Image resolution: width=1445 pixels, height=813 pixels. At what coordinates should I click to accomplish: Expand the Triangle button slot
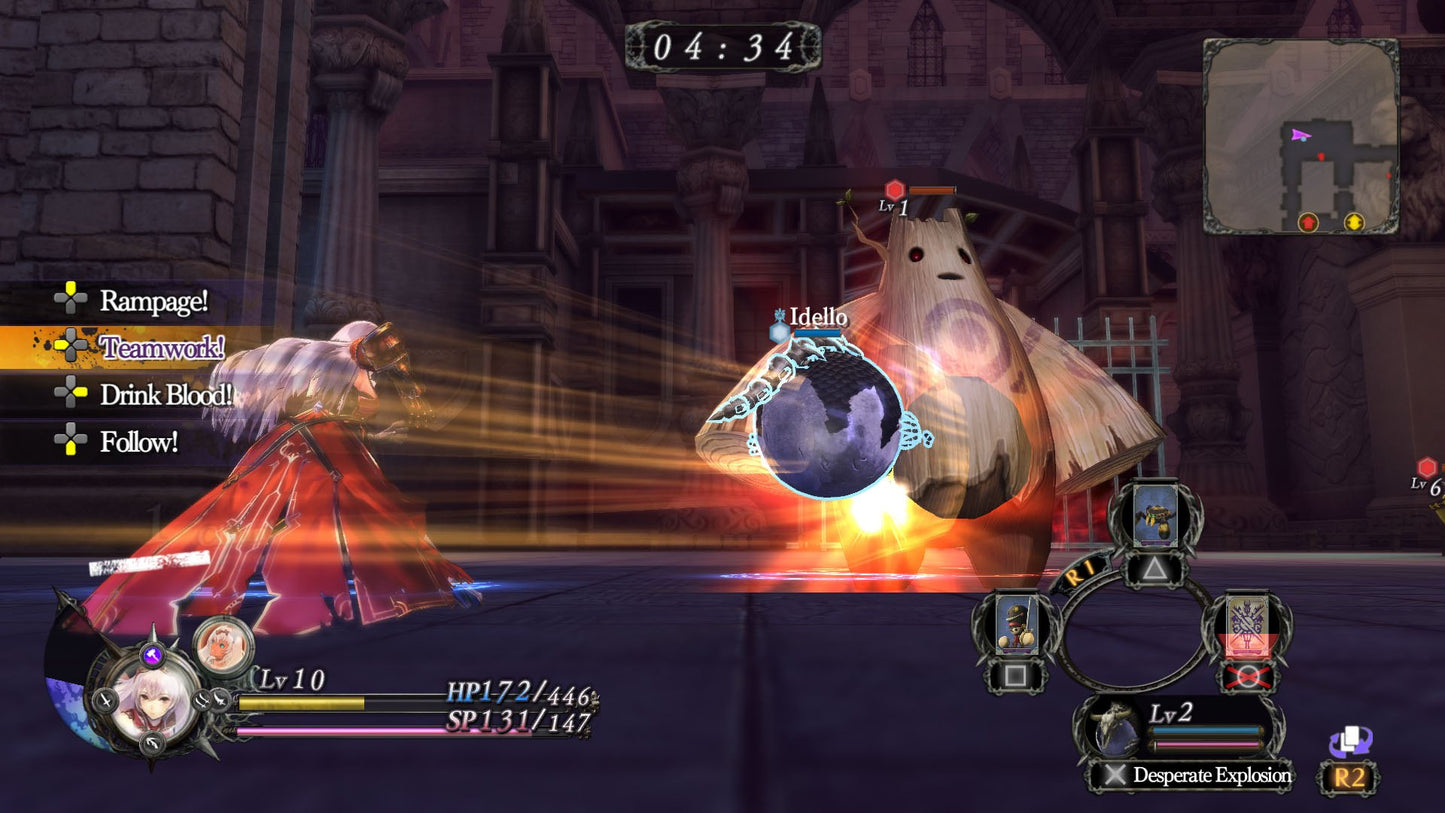1158,571
